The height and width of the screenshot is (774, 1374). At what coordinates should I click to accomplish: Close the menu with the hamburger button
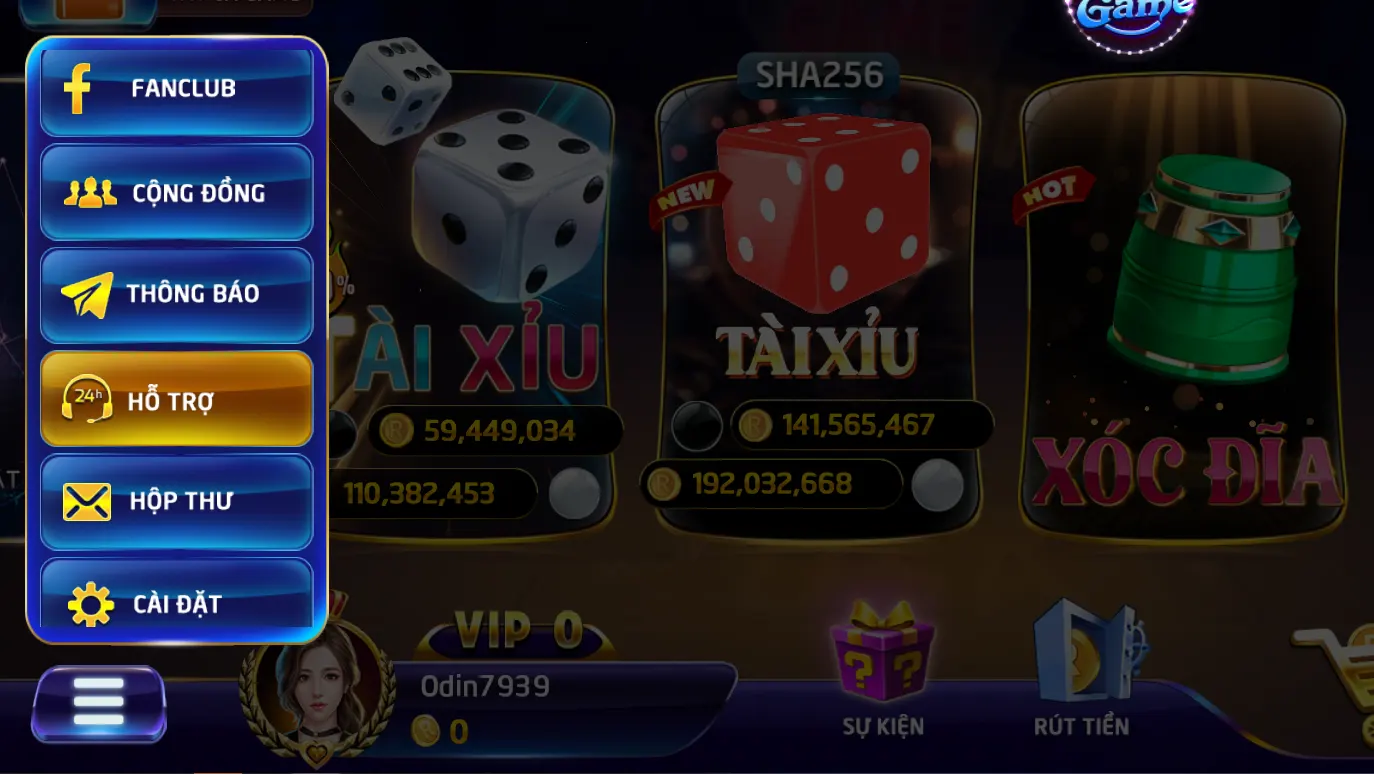[99, 704]
